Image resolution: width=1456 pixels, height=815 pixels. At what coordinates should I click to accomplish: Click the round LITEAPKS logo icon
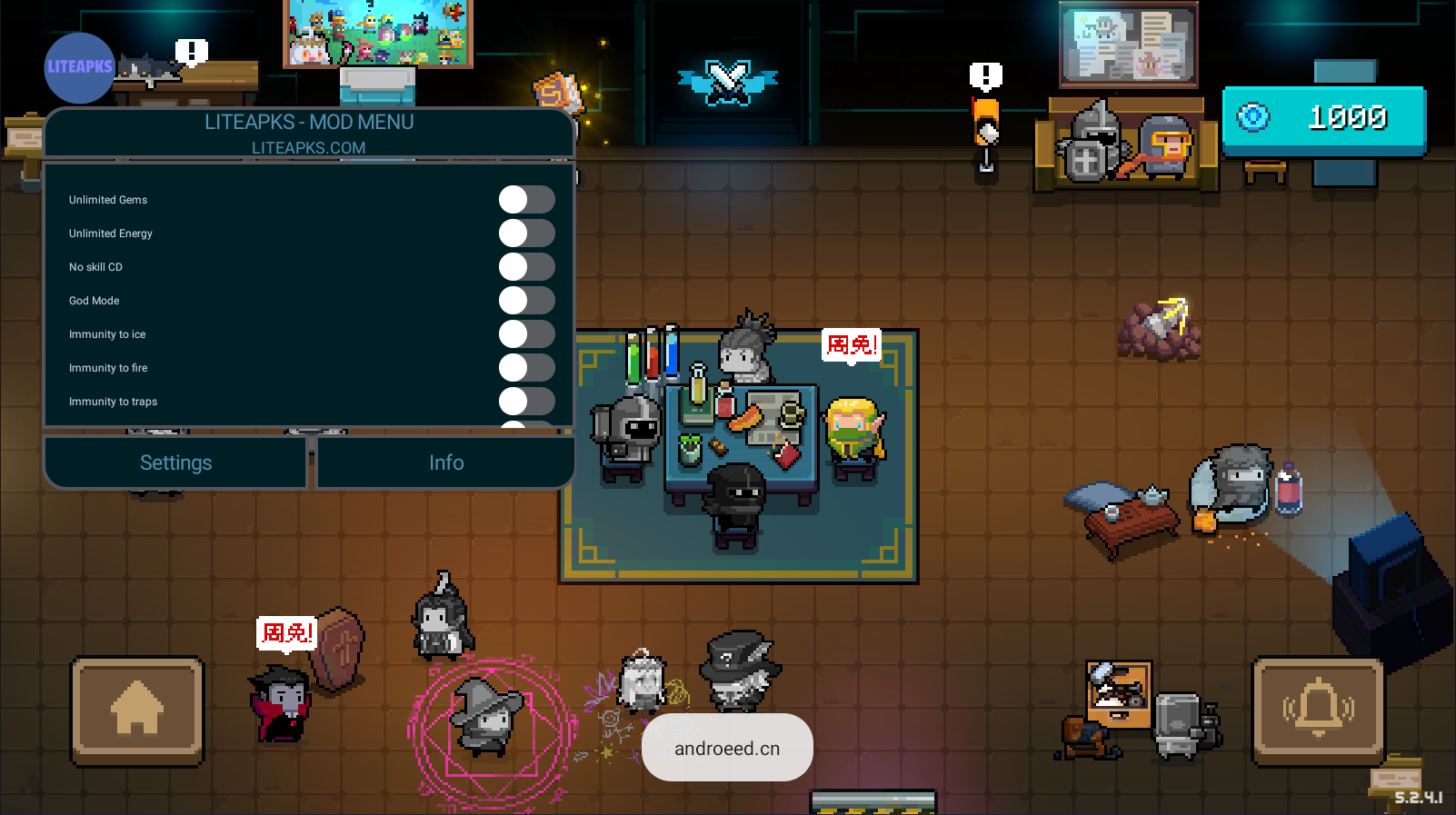pyautogui.click(x=79, y=67)
